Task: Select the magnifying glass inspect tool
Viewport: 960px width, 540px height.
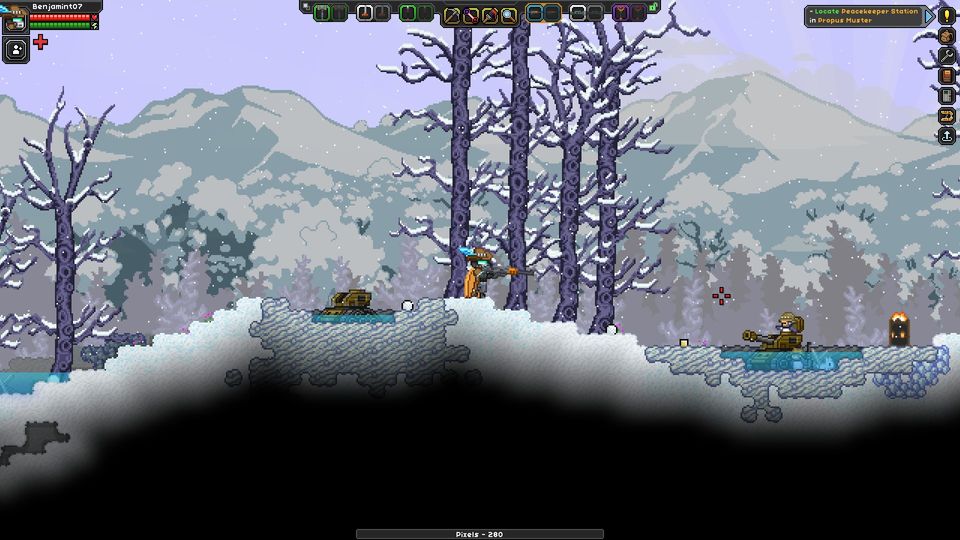Action: coord(509,14)
